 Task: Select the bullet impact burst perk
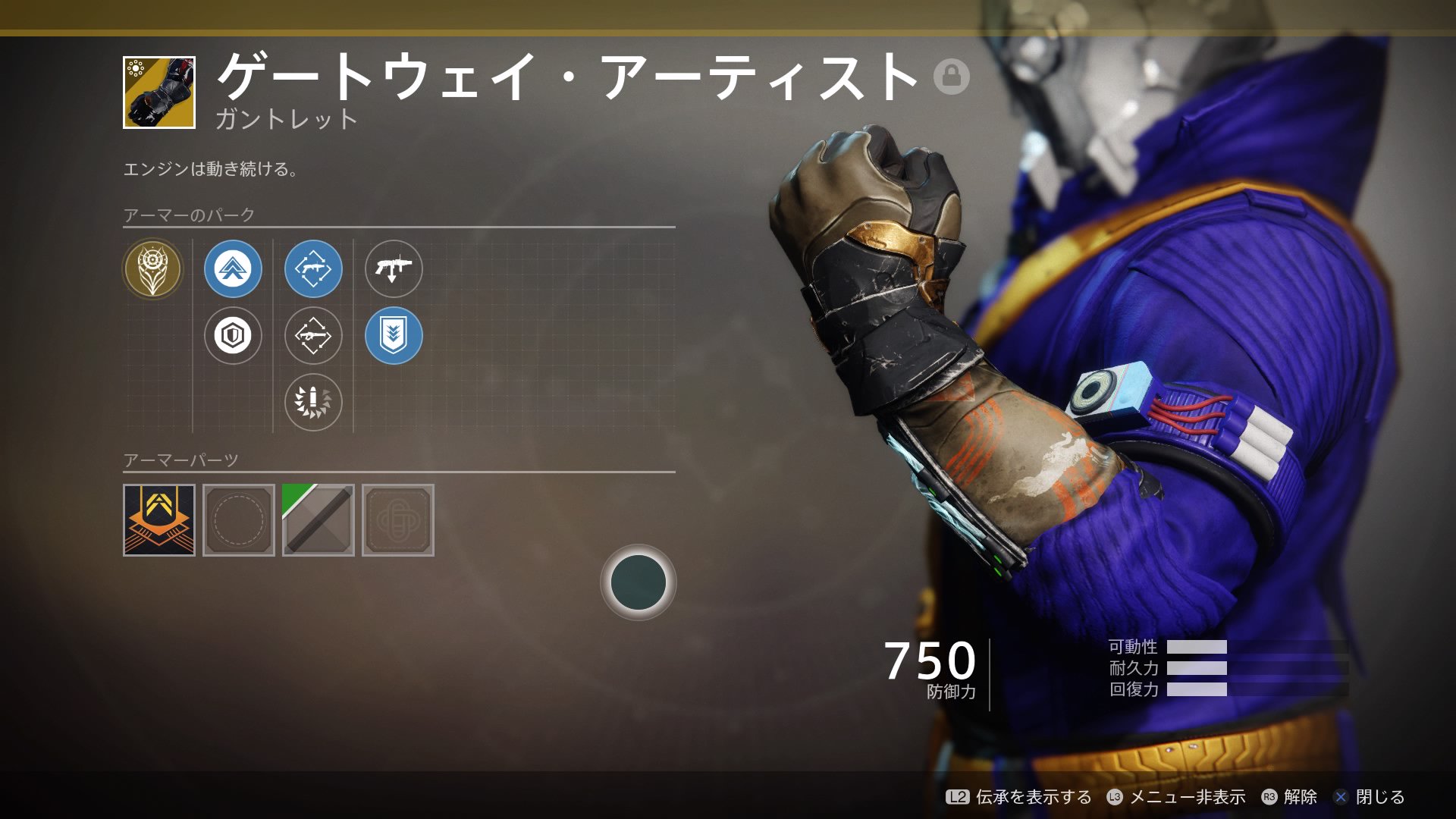coord(313,401)
